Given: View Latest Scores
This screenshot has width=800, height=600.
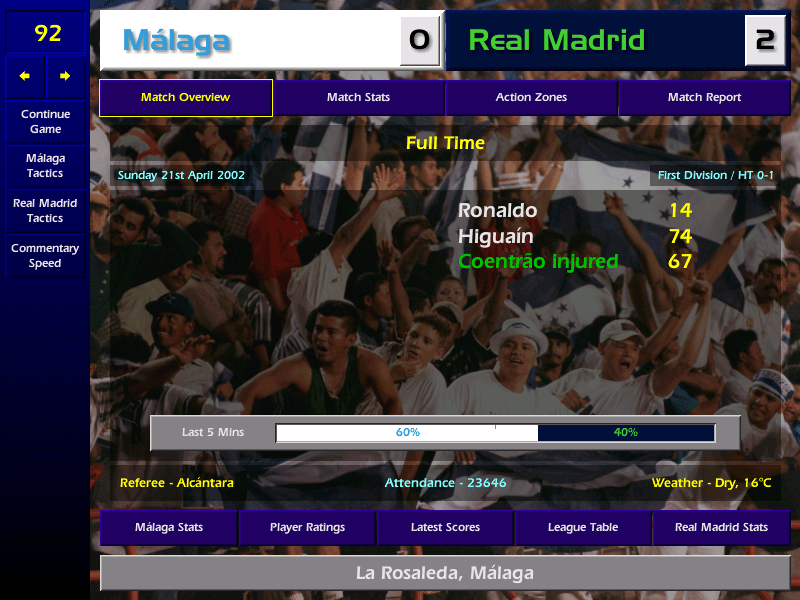Looking at the screenshot, I should pos(445,527).
